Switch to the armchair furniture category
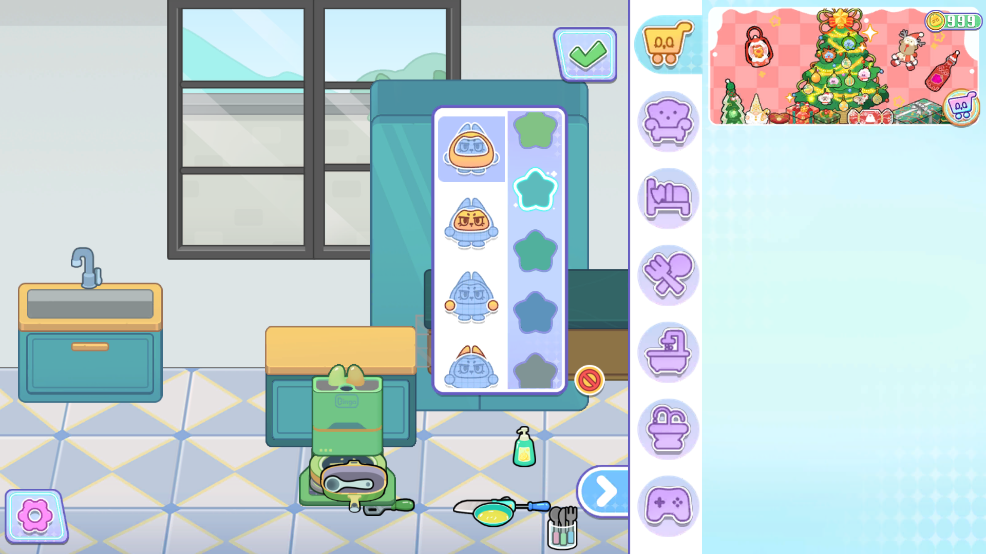This screenshot has width=986, height=554. pyautogui.click(x=667, y=121)
